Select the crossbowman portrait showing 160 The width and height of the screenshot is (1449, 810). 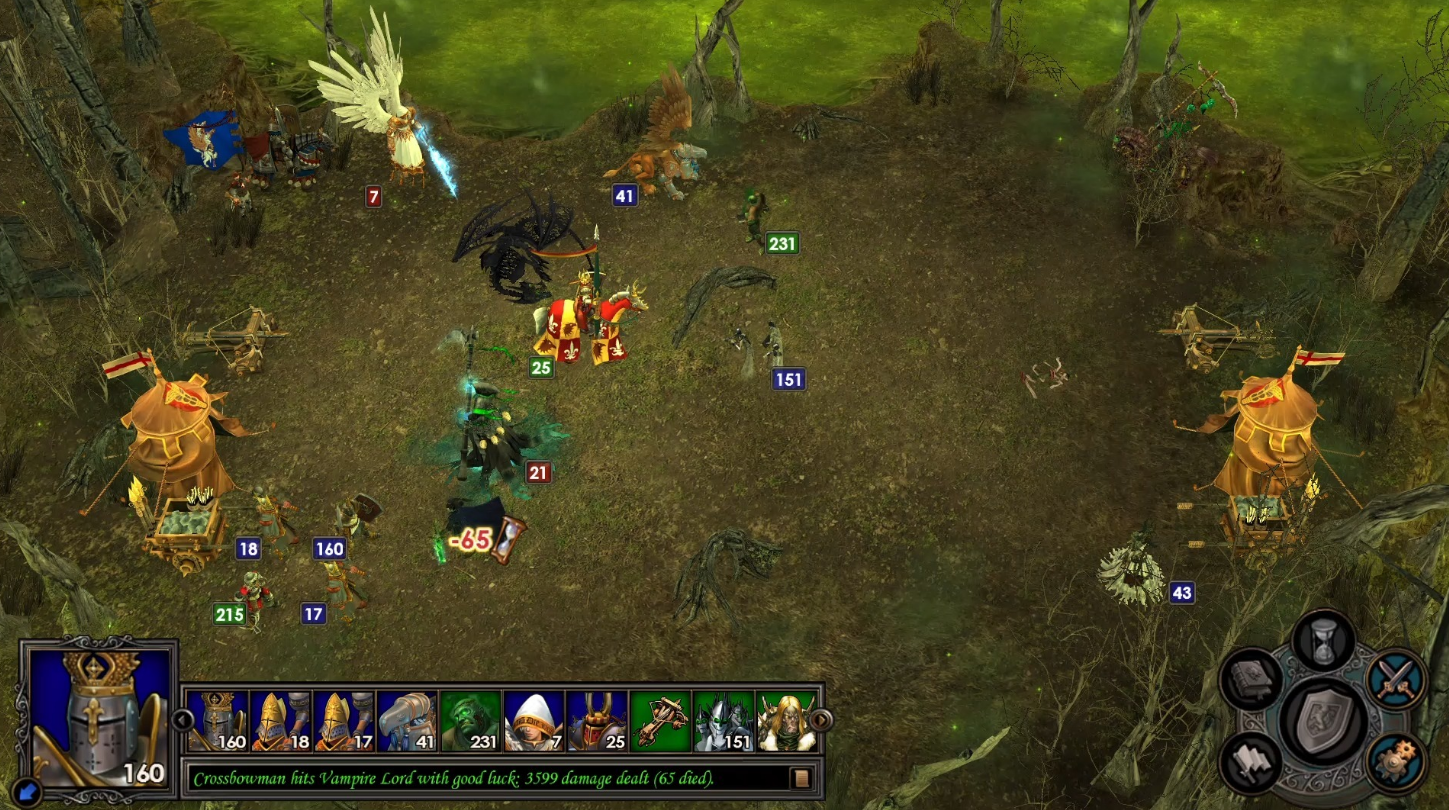pyautogui.click(x=218, y=721)
